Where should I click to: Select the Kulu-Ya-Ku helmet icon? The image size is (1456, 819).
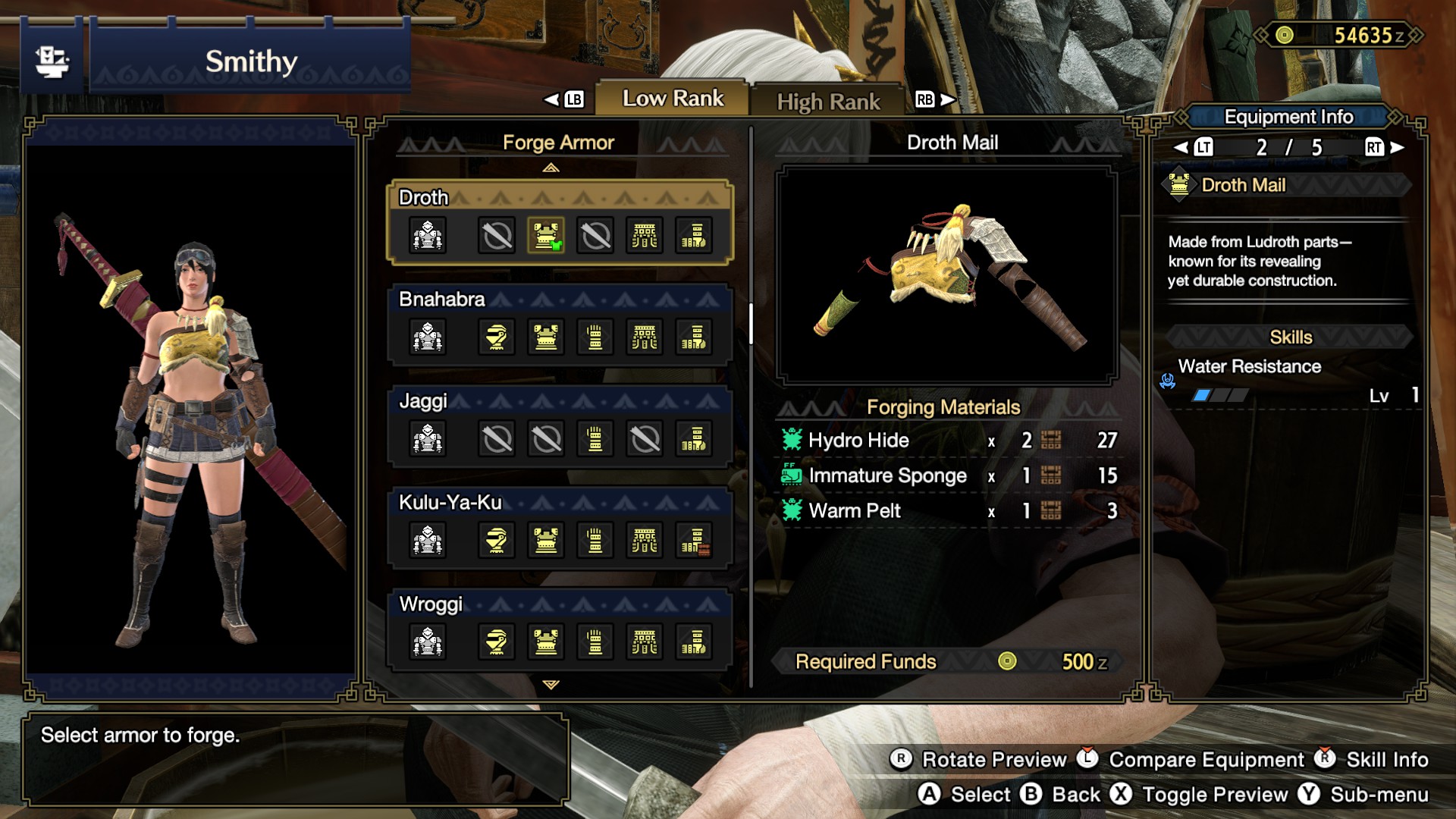(x=497, y=541)
